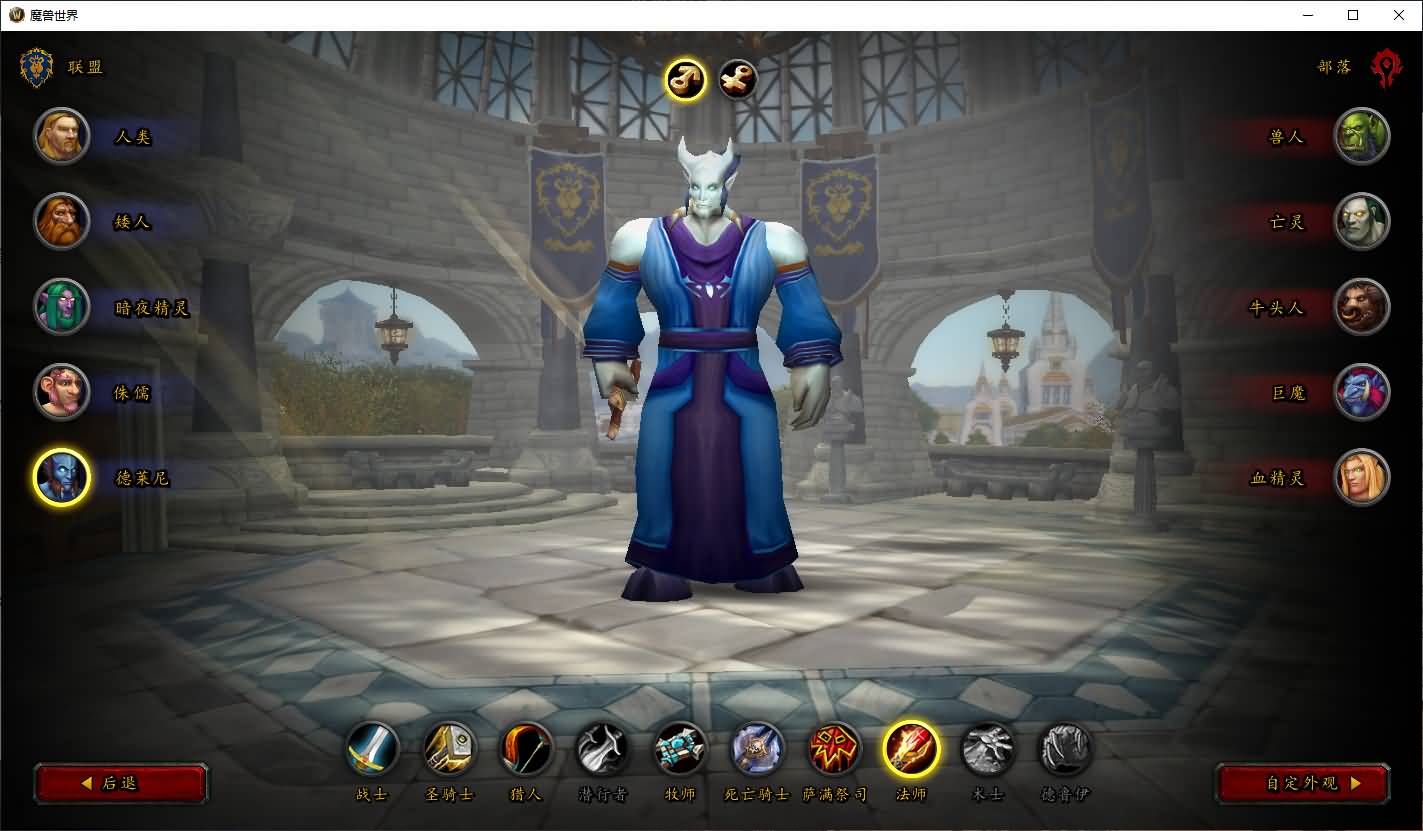The image size is (1423, 831).
Task: Pick the Undead race (亡灵)
Action: point(1361,221)
